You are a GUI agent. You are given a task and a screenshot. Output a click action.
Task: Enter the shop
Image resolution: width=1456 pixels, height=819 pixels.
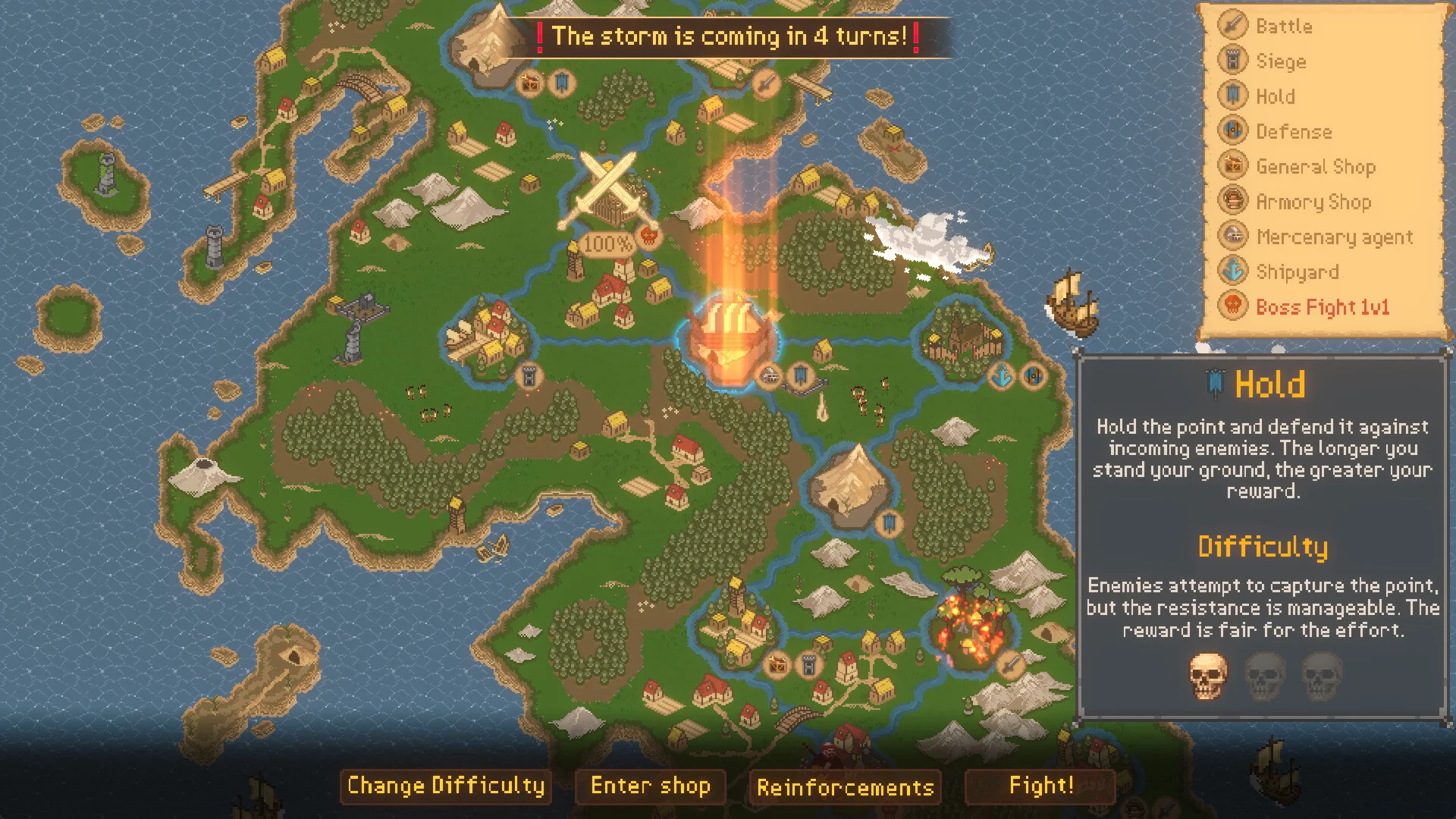point(651,786)
